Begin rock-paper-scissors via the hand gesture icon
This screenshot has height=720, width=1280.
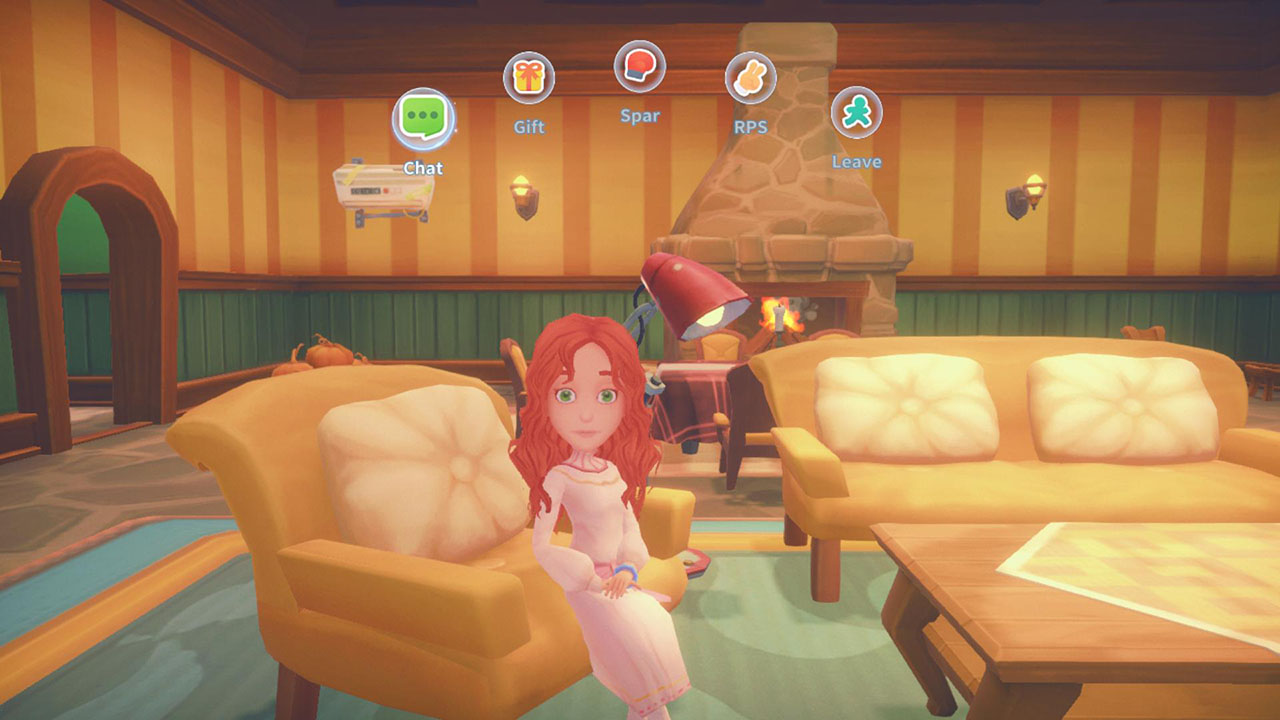[751, 77]
